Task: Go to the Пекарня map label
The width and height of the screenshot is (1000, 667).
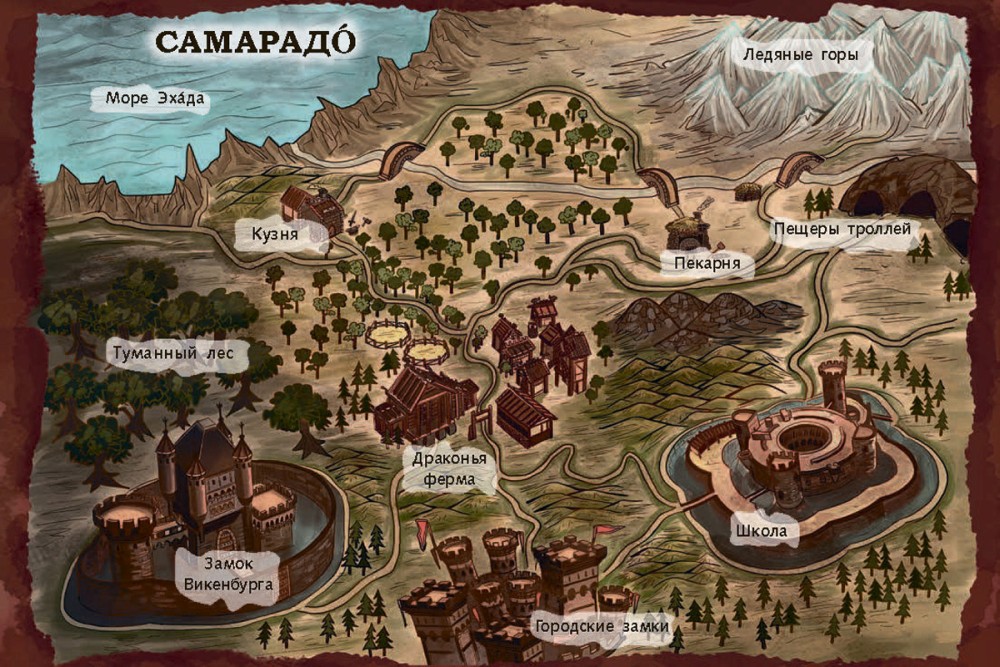Action: pyautogui.click(x=706, y=263)
